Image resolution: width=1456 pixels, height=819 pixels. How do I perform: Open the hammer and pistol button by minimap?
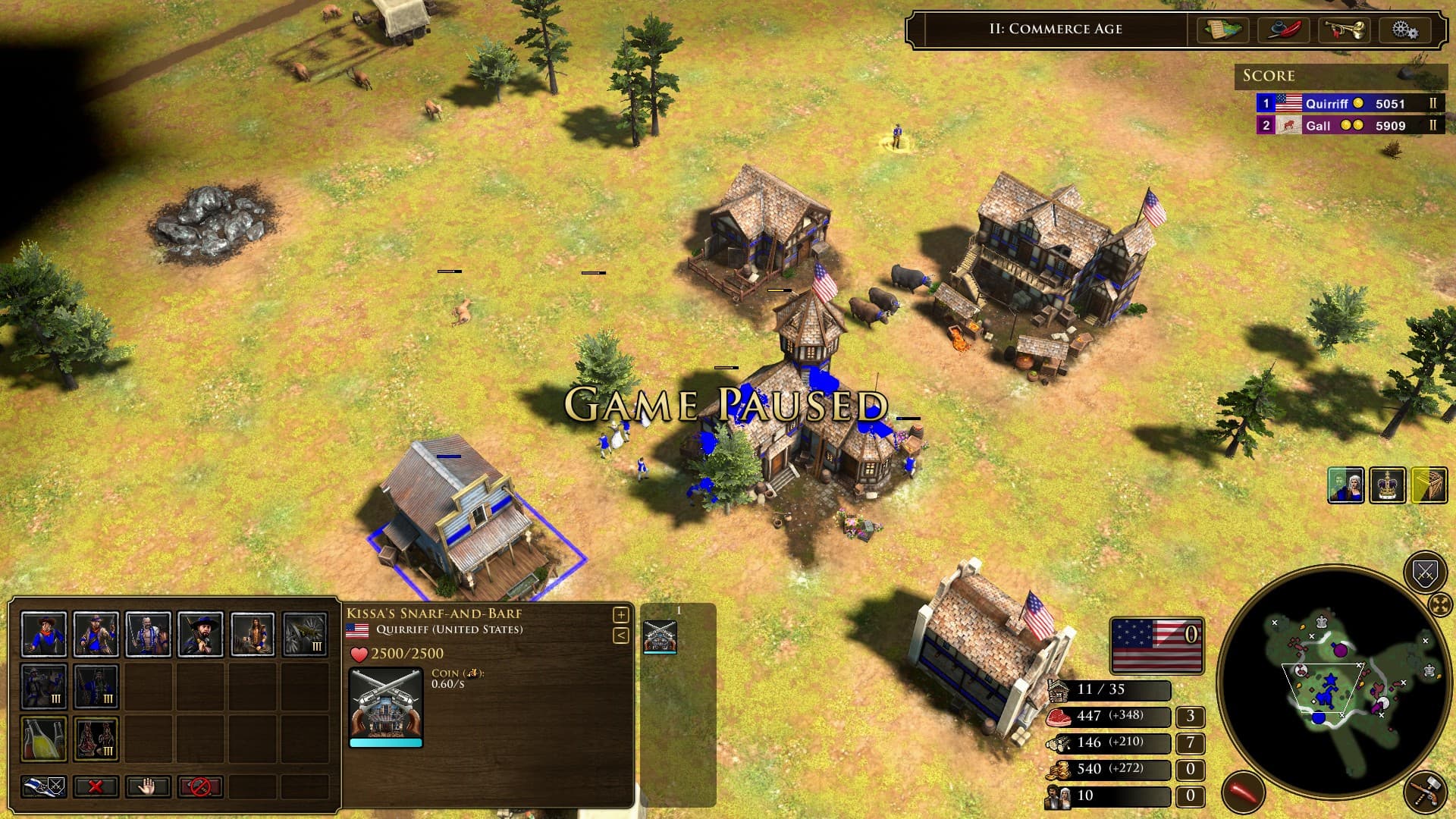1425,792
